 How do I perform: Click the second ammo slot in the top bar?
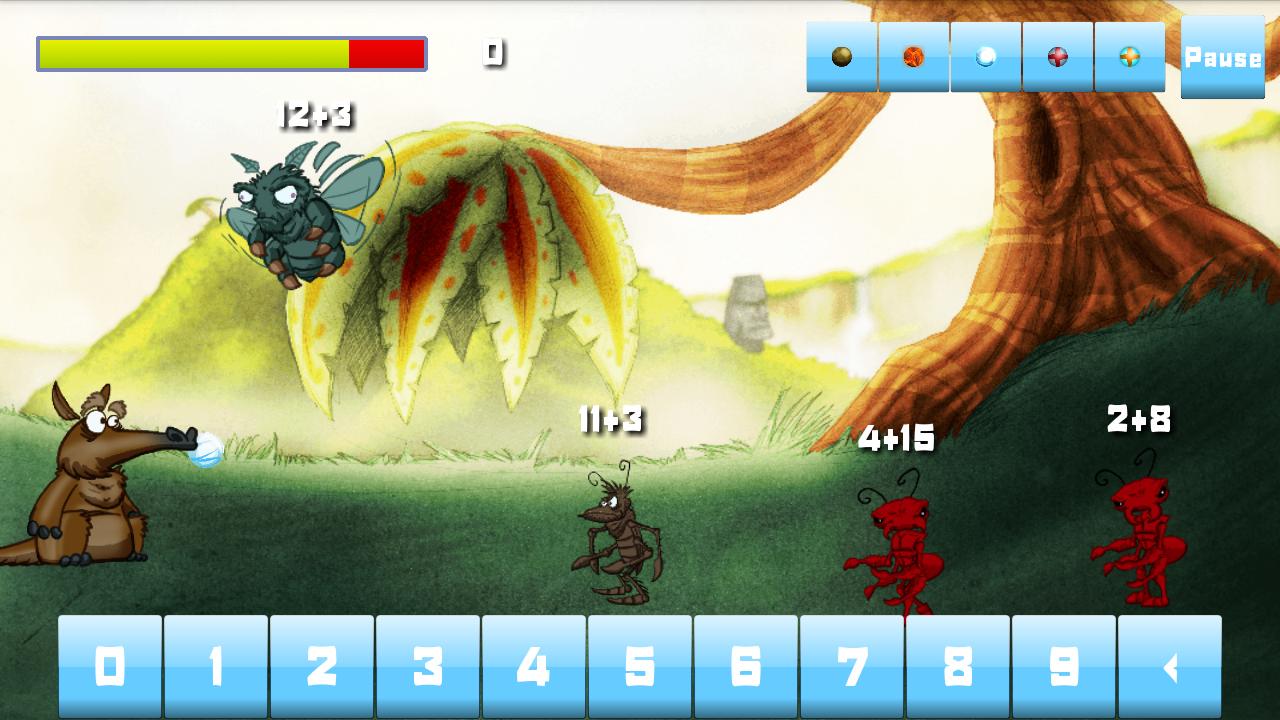(x=912, y=57)
